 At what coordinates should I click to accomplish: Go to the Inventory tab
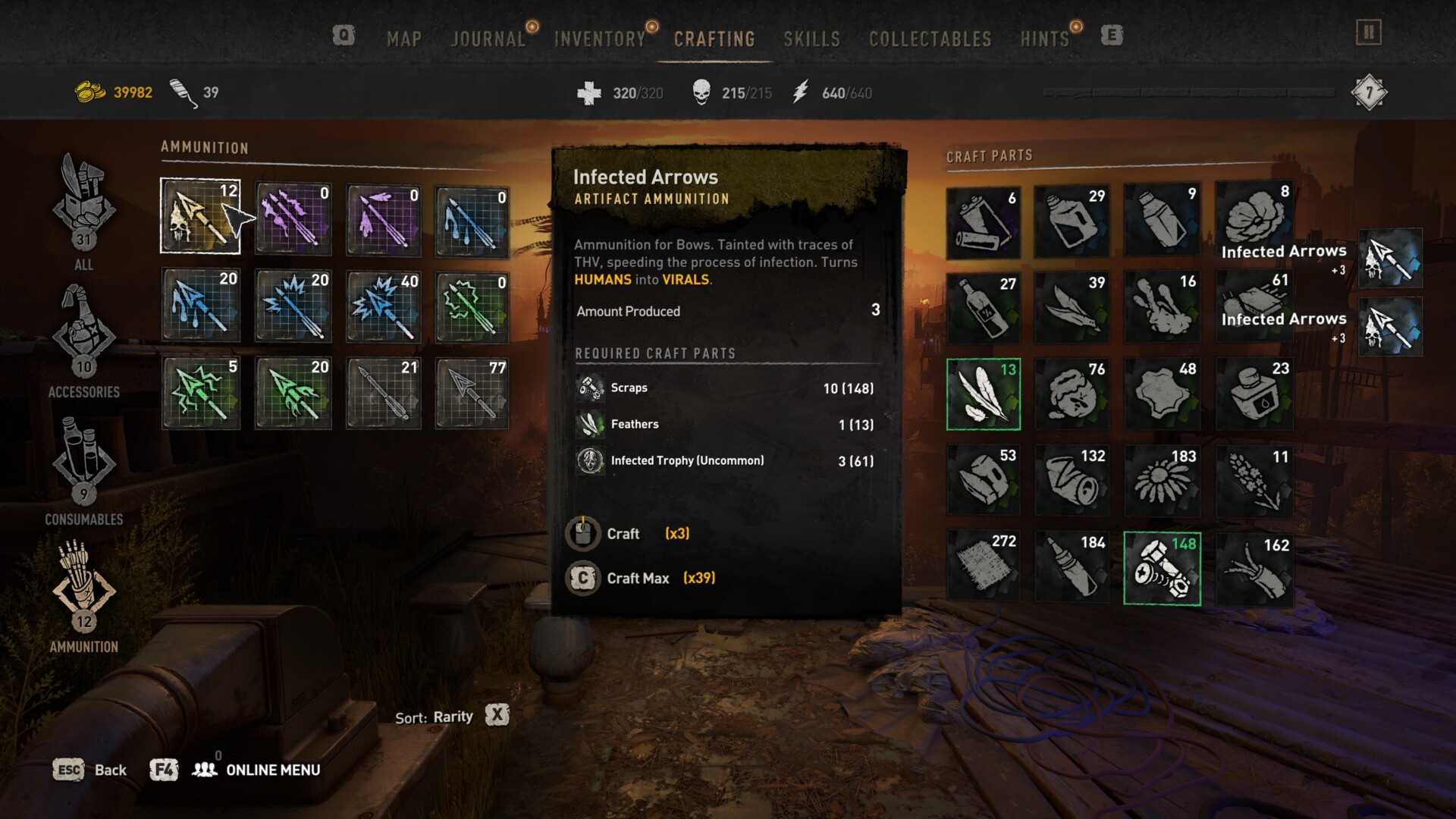tap(599, 39)
